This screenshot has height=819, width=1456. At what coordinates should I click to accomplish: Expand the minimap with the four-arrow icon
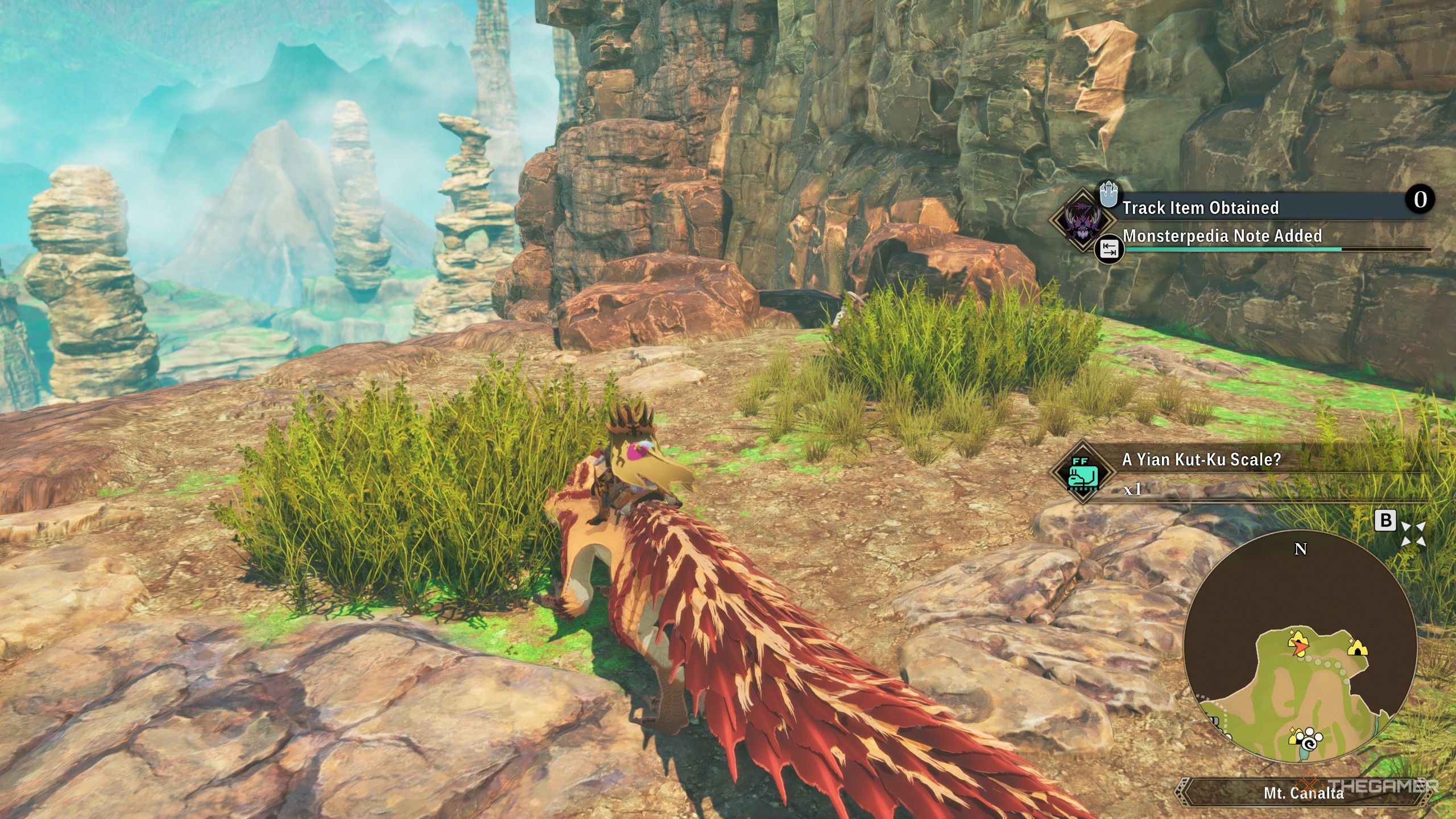click(x=1413, y=534)
